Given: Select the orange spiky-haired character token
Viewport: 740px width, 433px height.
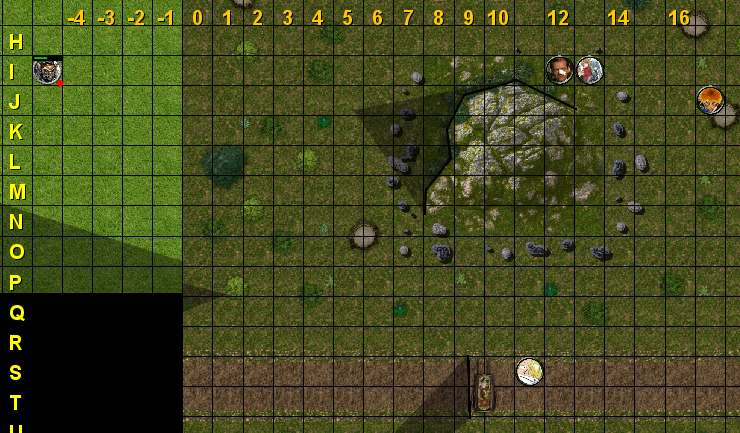Looking at the screenshot, I should [710, 100].
